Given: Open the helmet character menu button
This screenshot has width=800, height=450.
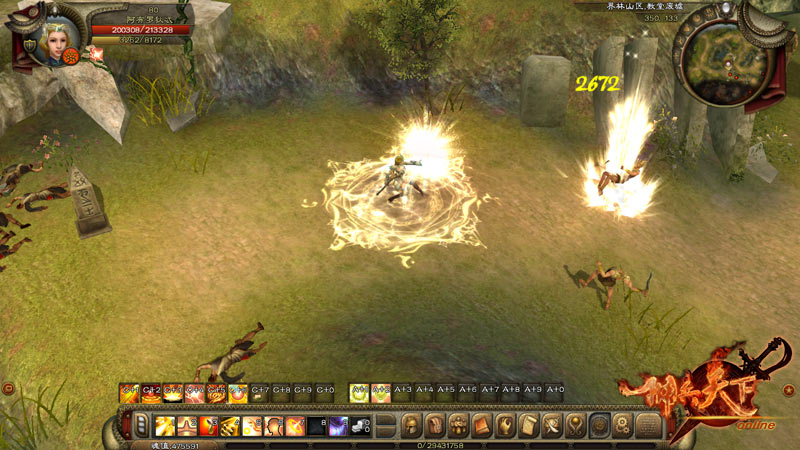Looking at the screenshot, I should tap(410, 426).
